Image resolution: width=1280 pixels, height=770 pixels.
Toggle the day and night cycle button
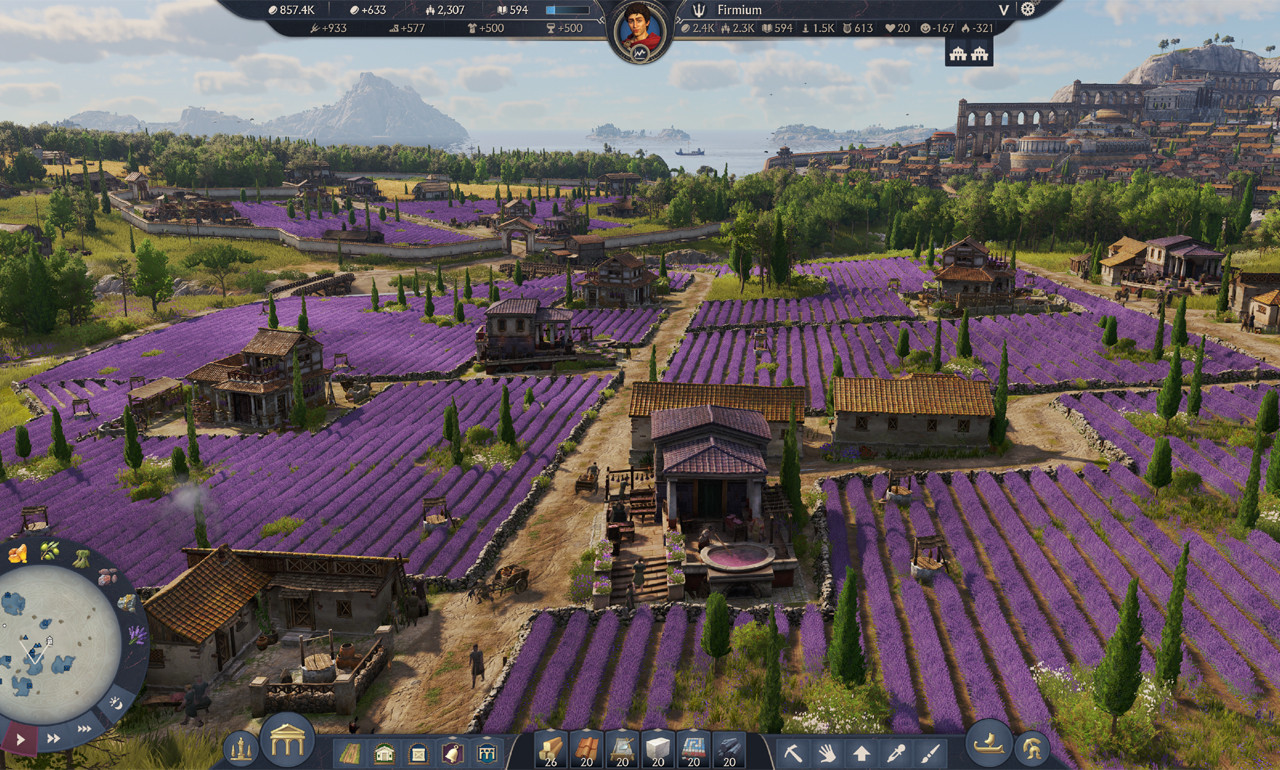pyautogui.click(x=118, y=701)
